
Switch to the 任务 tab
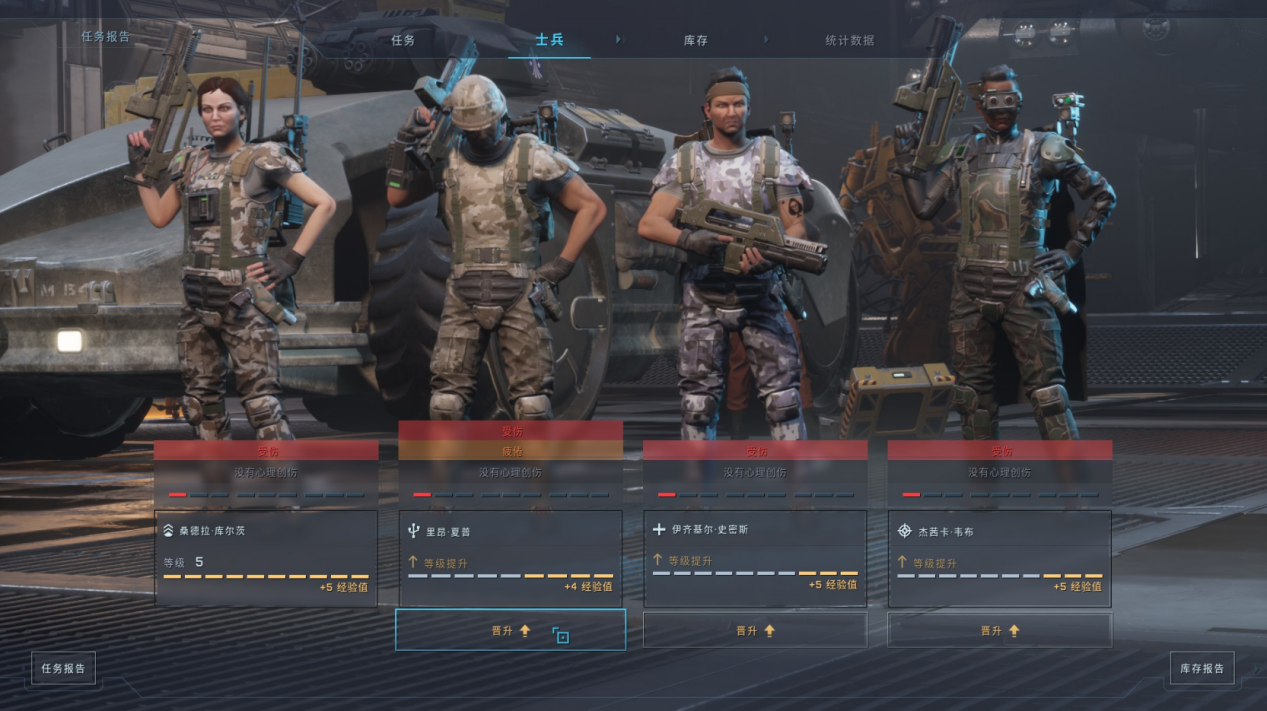click(403, 40)
